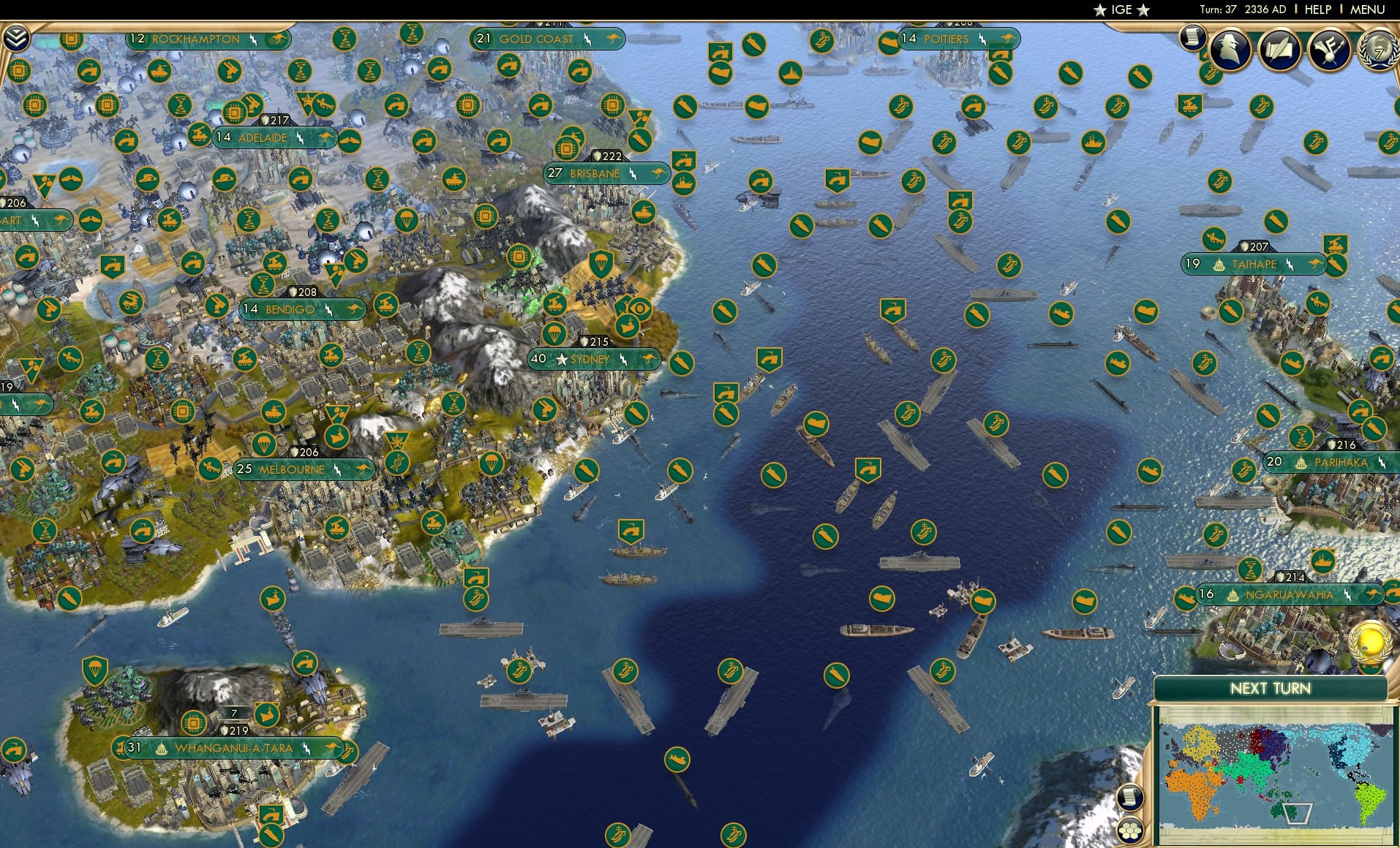The height and width of the screenshot is (848, 1400).
Task: Open the World Congress globe icon showing 7
Action: (1377, 50)
